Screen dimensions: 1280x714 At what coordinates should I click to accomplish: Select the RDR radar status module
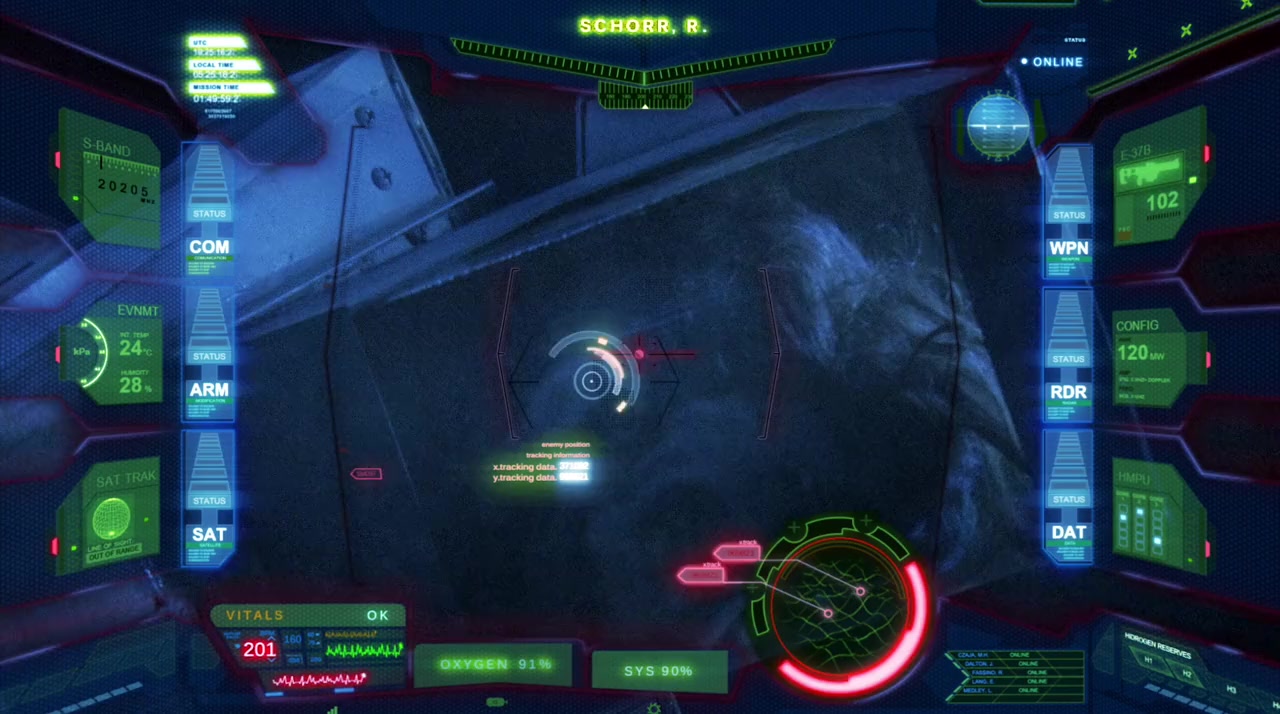(x=1068, y=392)
